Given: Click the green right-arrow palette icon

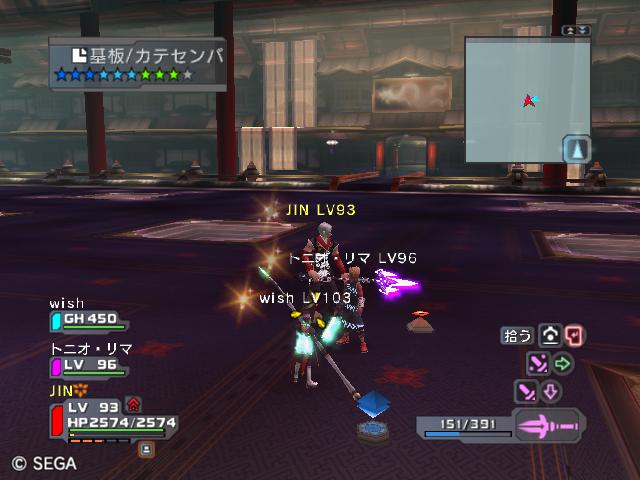Looking at the screenshot, I should pyautogui.click(x=563, y=363).
